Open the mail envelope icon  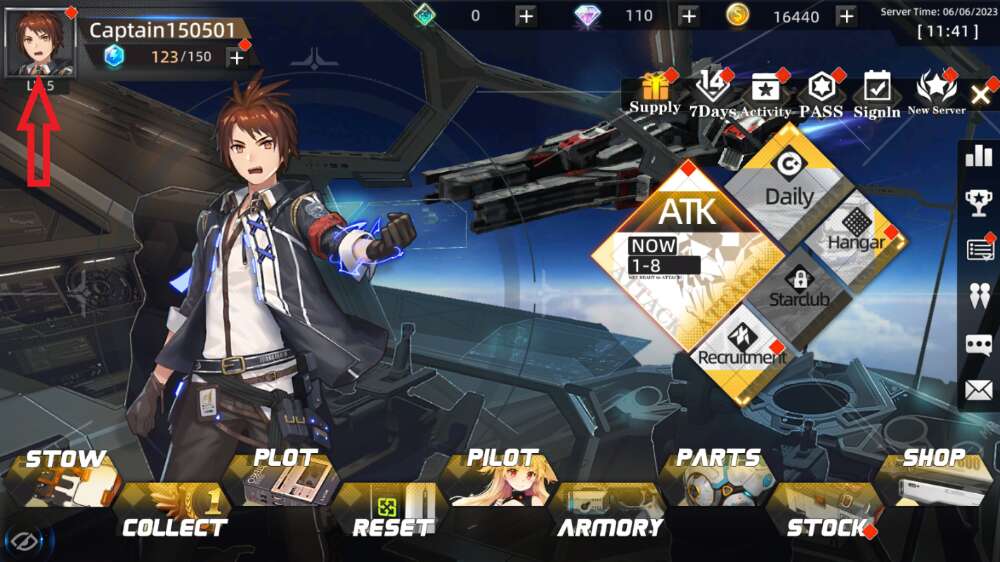pos(979,390)
